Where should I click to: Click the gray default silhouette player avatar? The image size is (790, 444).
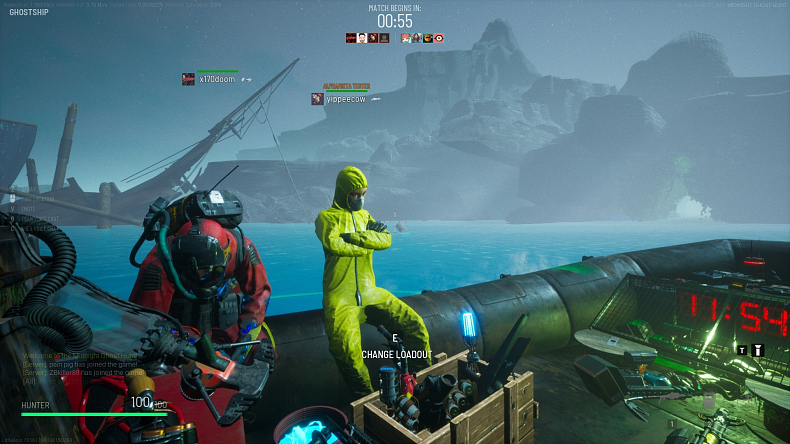[x=384, y=38]
